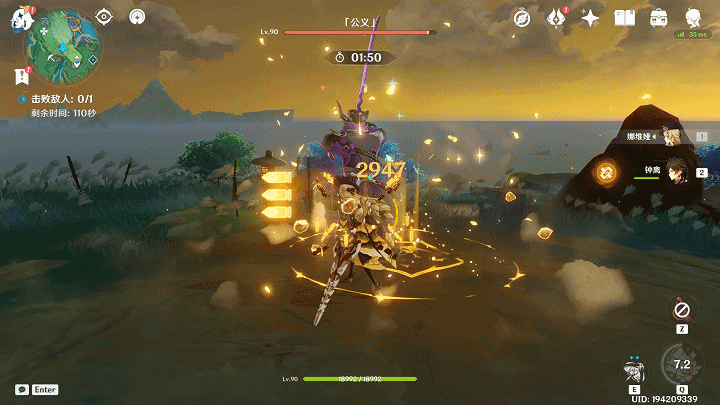Toggle the eye-shaped tracking icon
The image size is (720, 405).
coord(106,16)
